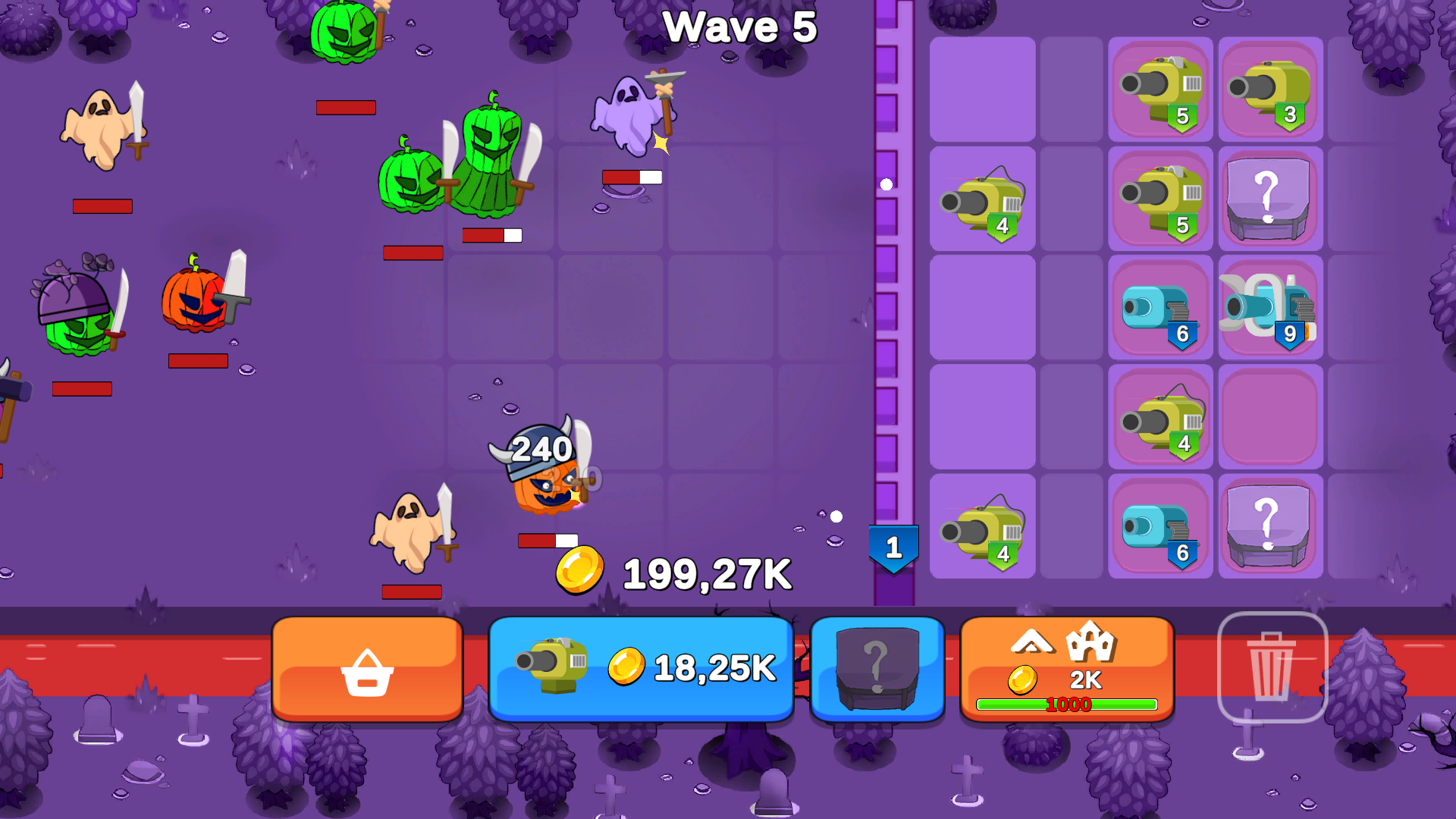Select the lone level 4 turret in the fourth row
This screenshot has width=1456, height=819.
(x=1159, y=416)
